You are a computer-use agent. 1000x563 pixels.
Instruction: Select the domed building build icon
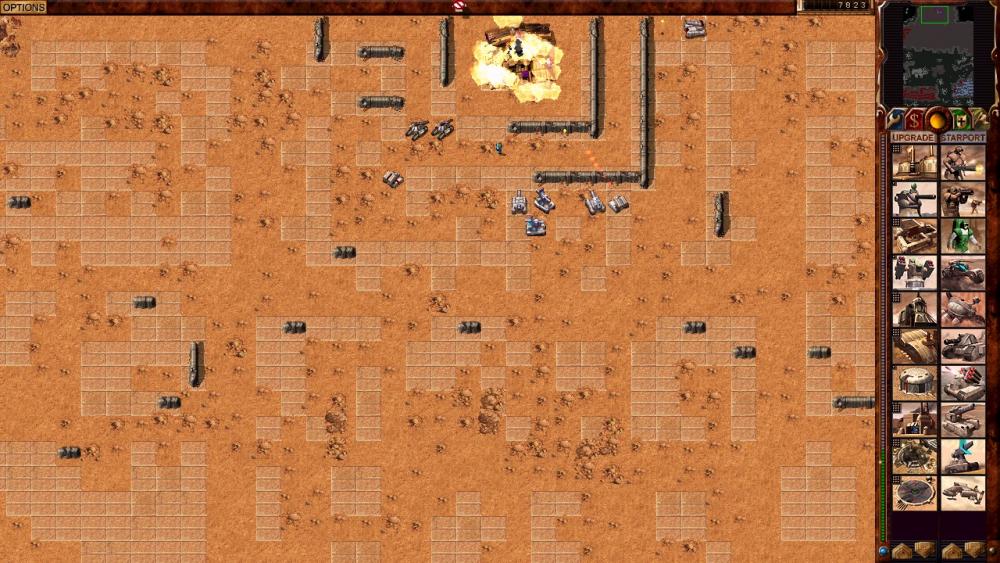915,383
